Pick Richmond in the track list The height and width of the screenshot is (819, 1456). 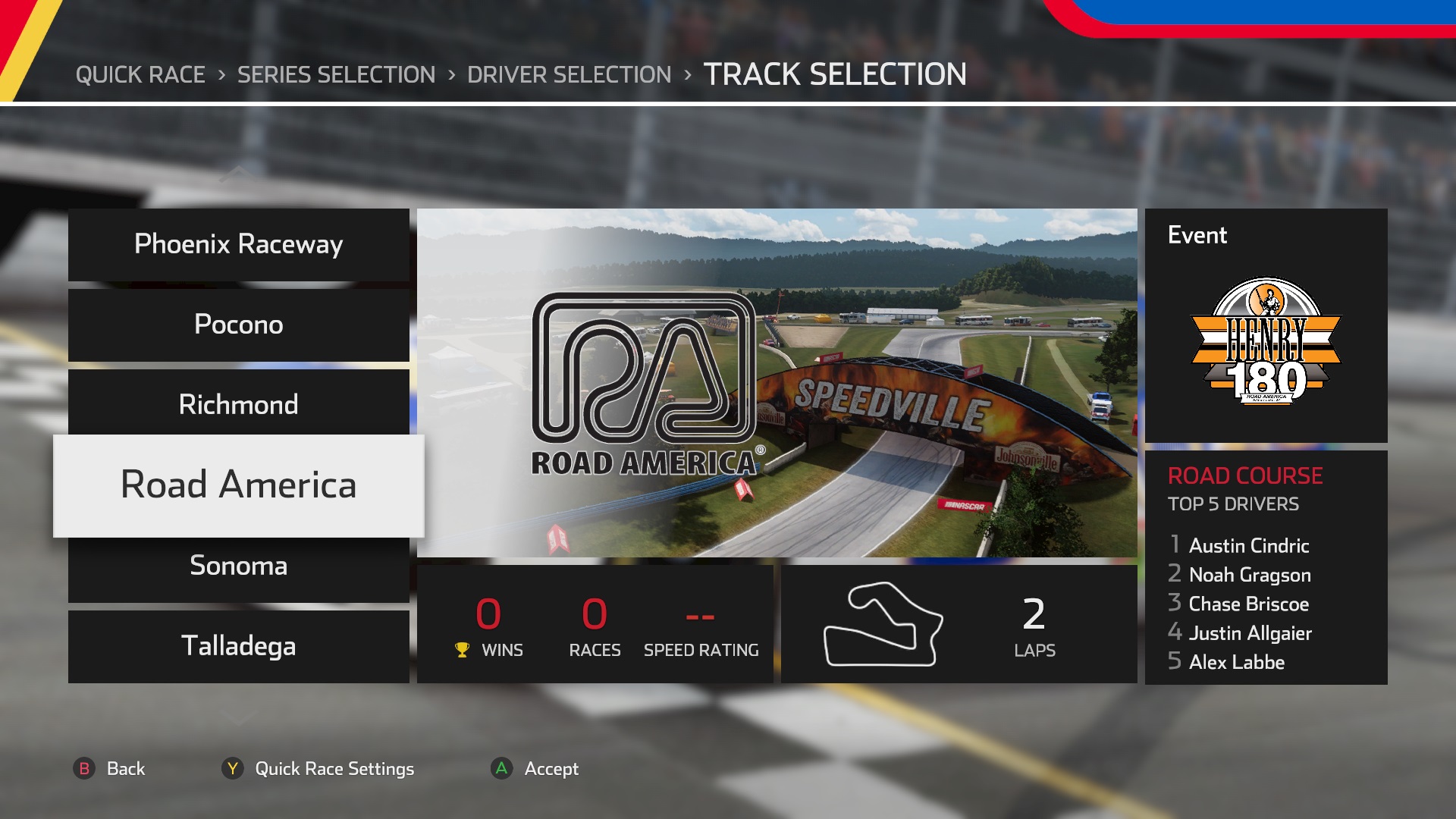pos(238,404)
